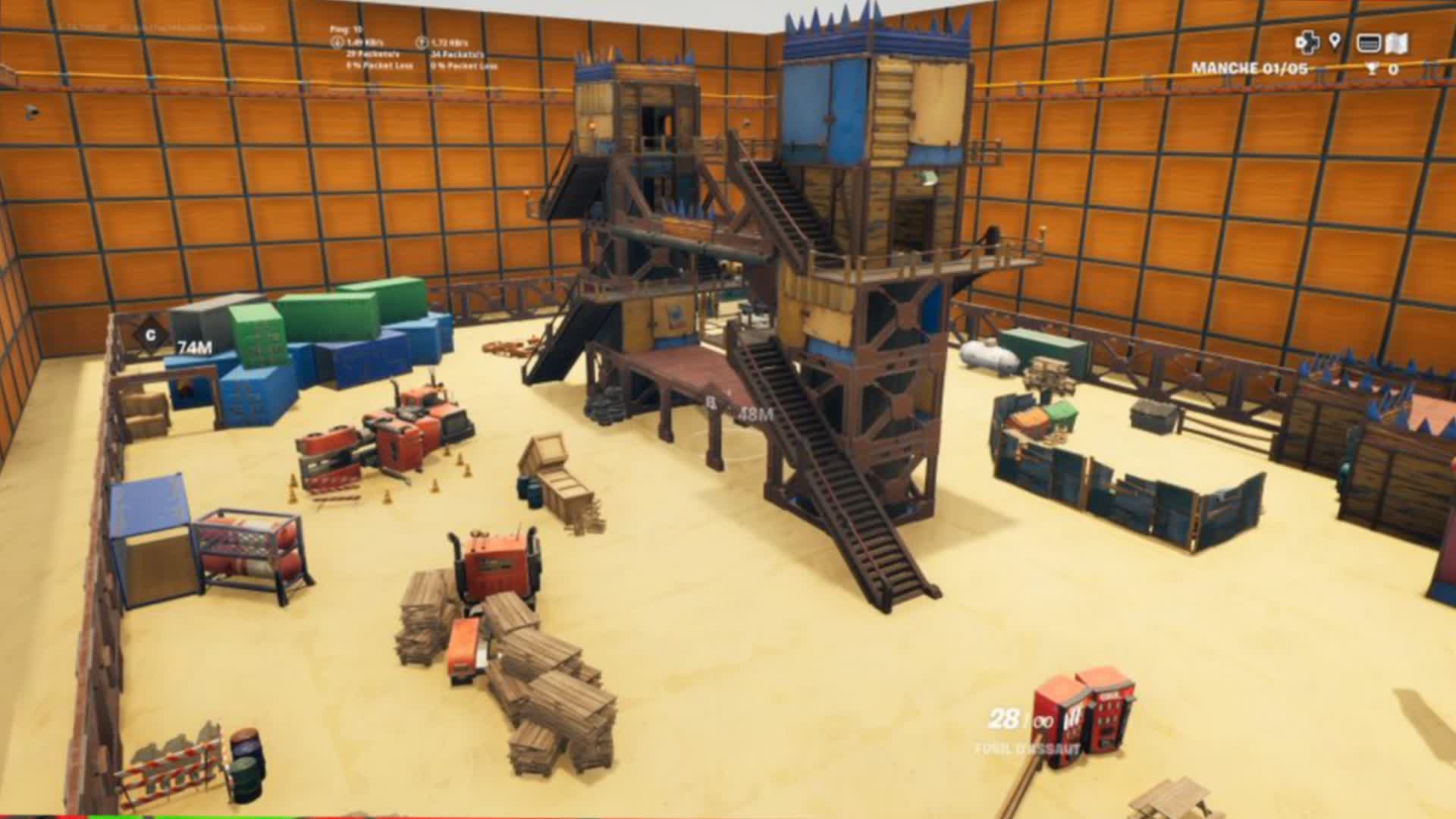Select the download arrow icon in network stats
The width and height of the screenshot is (1456, 819).
(337, 42)
